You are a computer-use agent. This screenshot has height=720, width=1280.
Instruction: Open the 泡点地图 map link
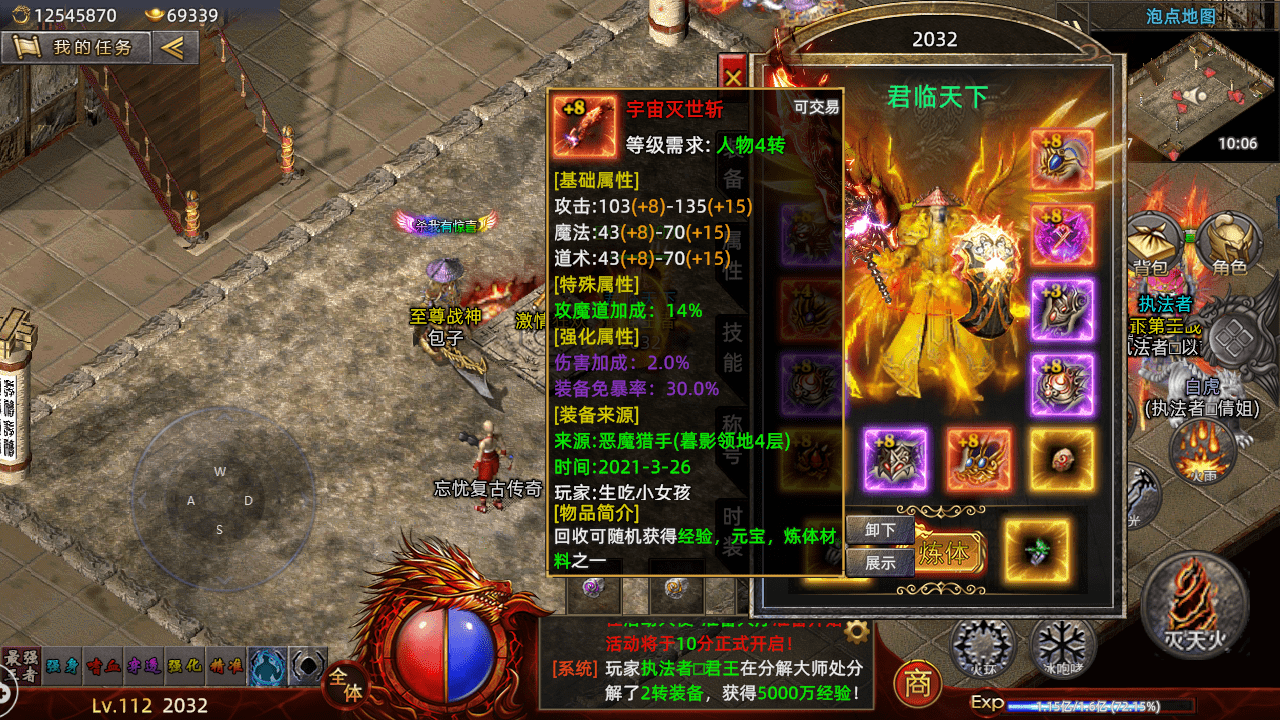pyautogui.click(x=1180, y=16)
